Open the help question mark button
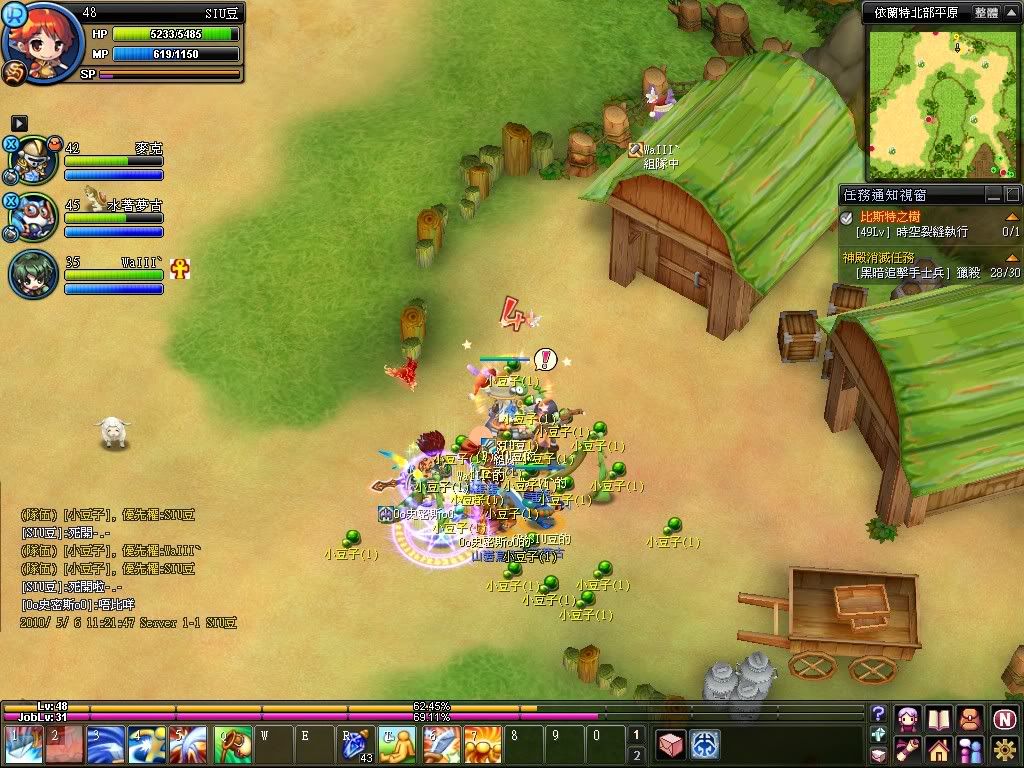This screenshot has width=1024, height=768. click(878, 713)
